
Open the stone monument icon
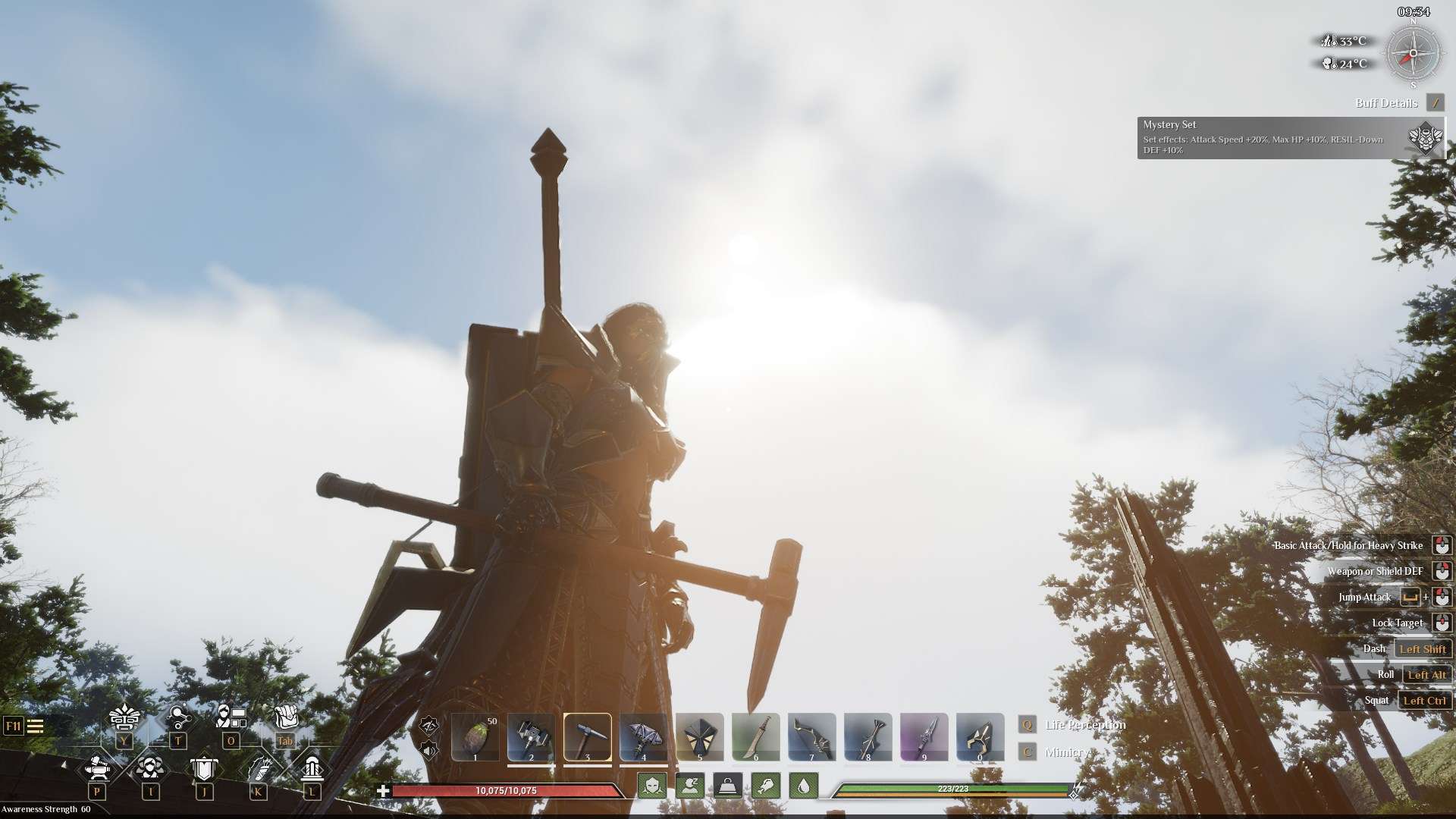pos(311,768)
